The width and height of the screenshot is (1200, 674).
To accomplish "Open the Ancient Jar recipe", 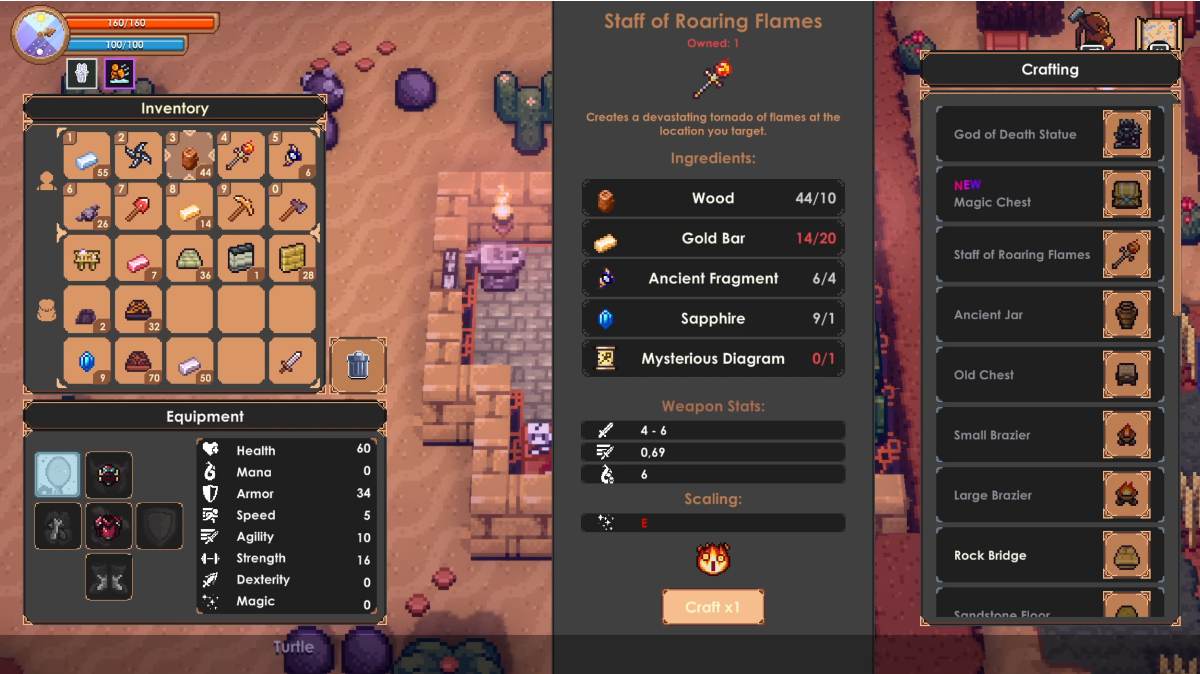I will click(1050, 315).
